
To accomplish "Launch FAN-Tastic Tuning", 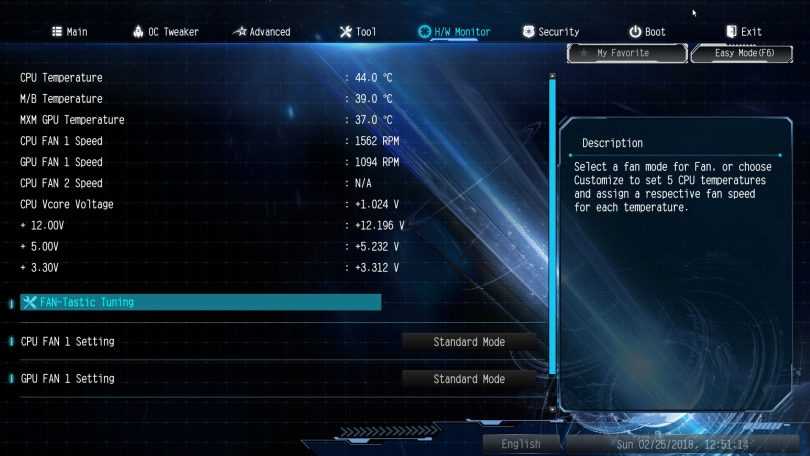I will [x=200, y=302].
